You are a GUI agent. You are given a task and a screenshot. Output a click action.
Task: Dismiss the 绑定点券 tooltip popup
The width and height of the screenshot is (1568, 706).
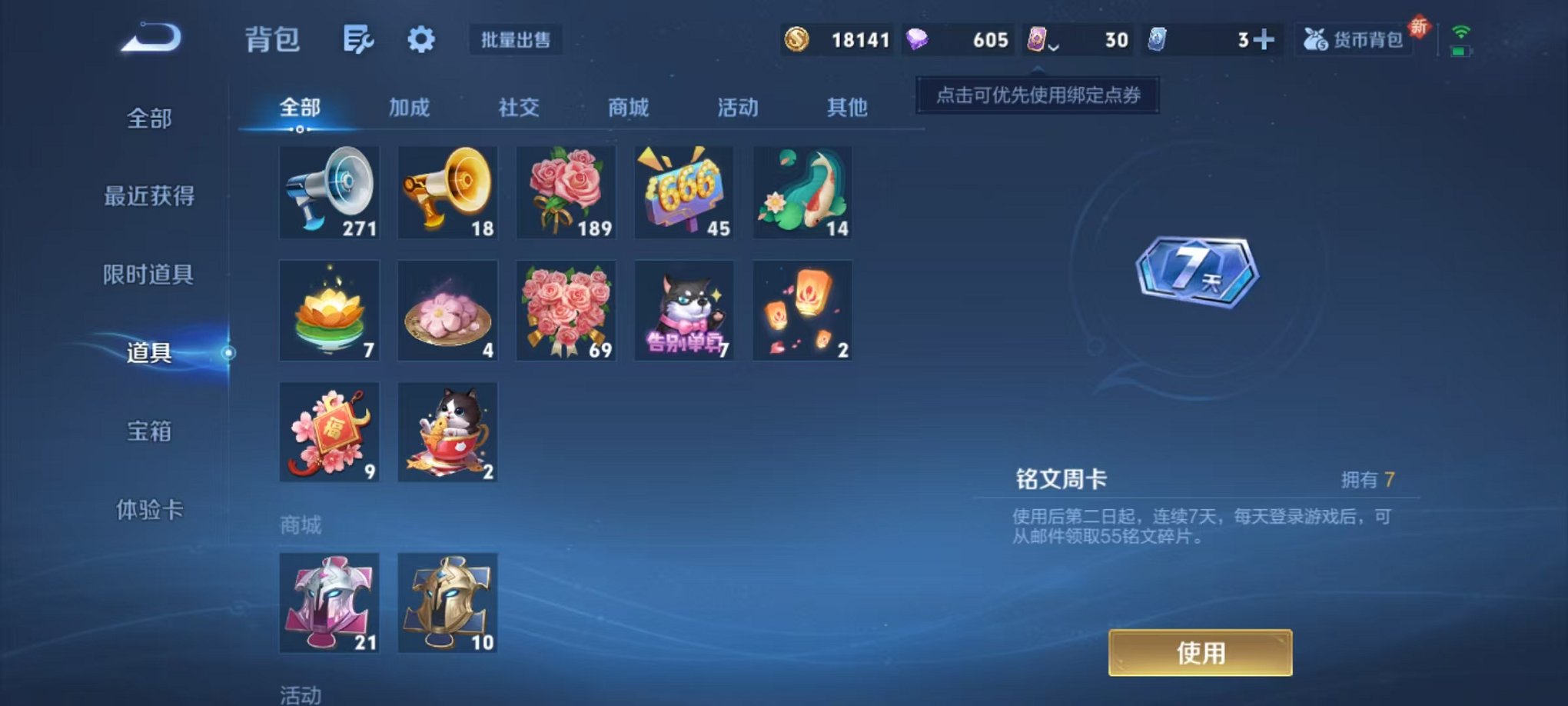coord(1036,94)
